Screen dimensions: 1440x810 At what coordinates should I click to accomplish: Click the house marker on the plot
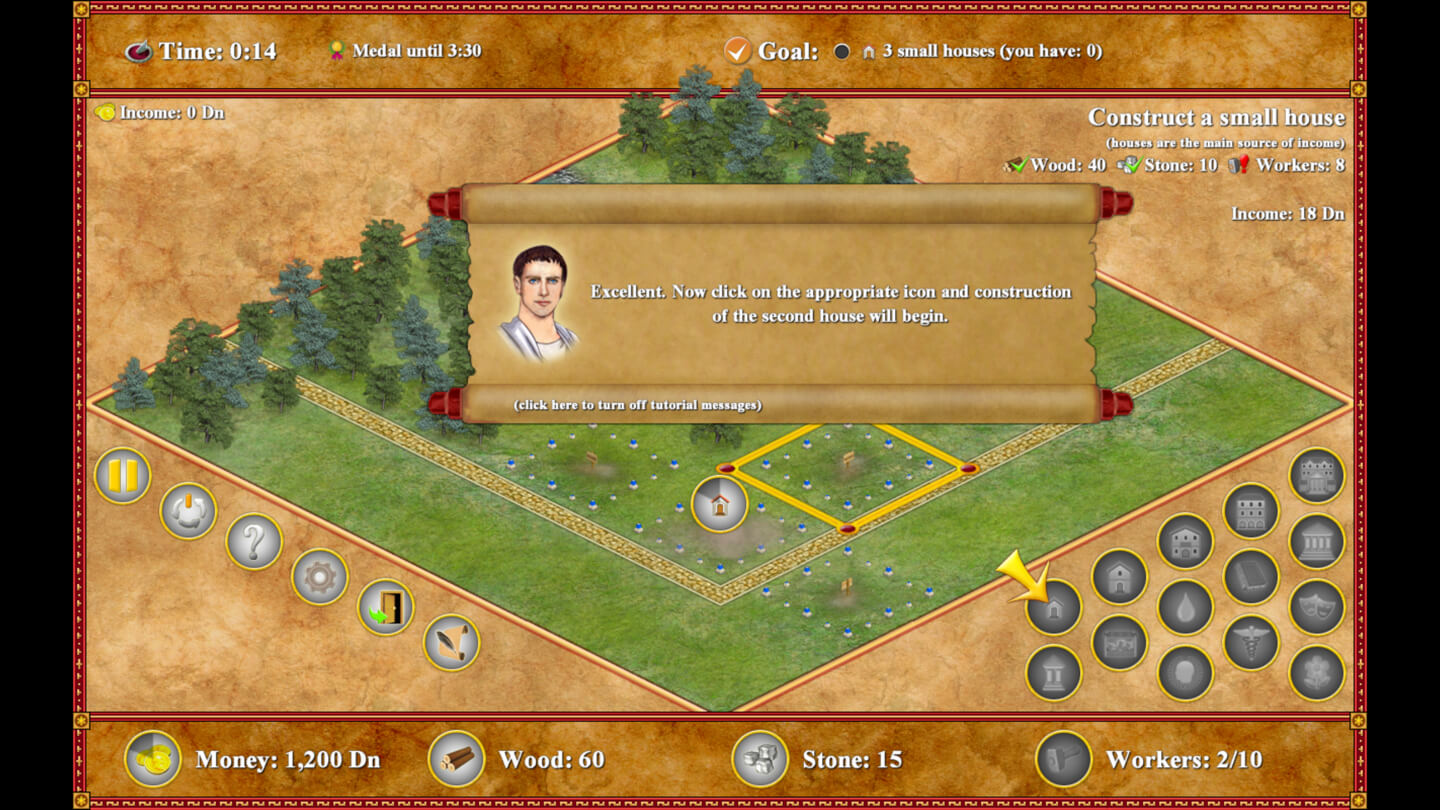719,503
